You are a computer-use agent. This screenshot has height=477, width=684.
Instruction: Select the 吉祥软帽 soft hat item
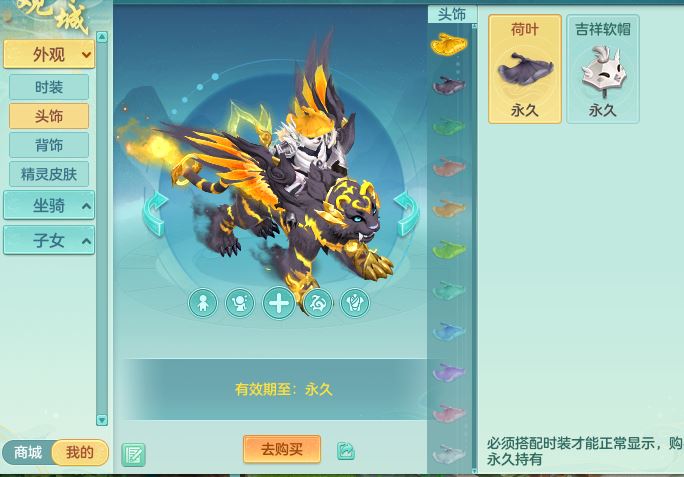pyautogui.click(x=602, y=68)
